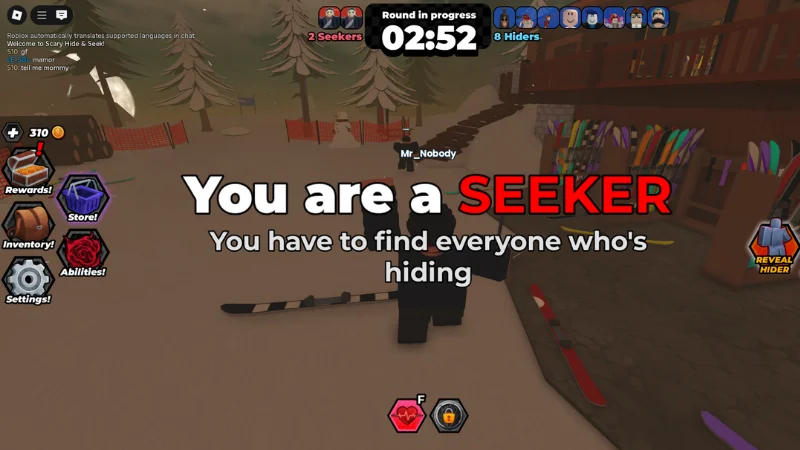Activate the Reveal Hider power
Viewport: 800px width, 450px height.
773,246
